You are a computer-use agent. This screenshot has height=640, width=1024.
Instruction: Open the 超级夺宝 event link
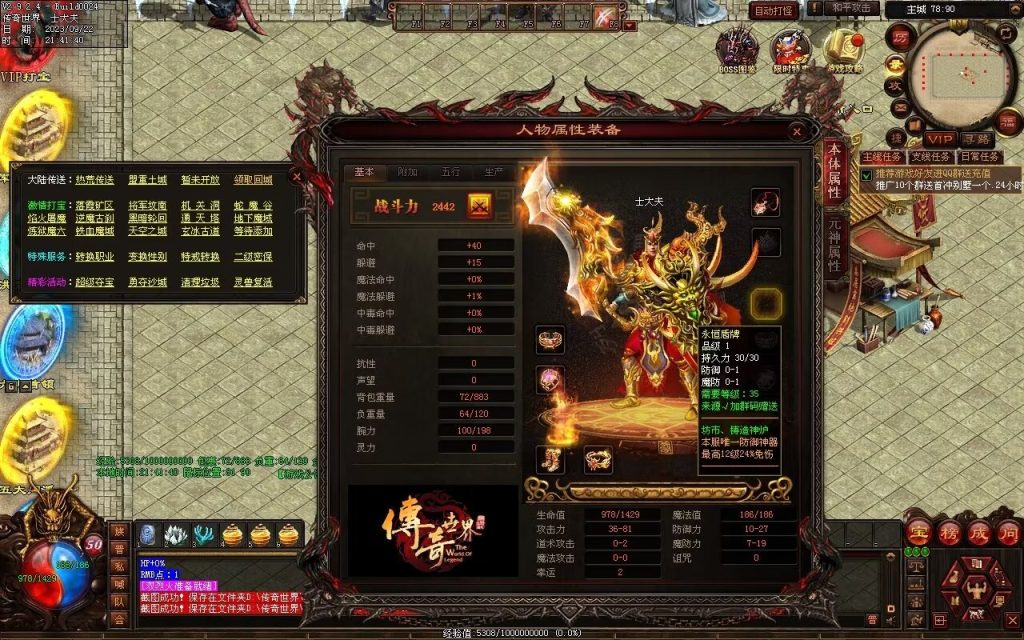coord(94,282)
